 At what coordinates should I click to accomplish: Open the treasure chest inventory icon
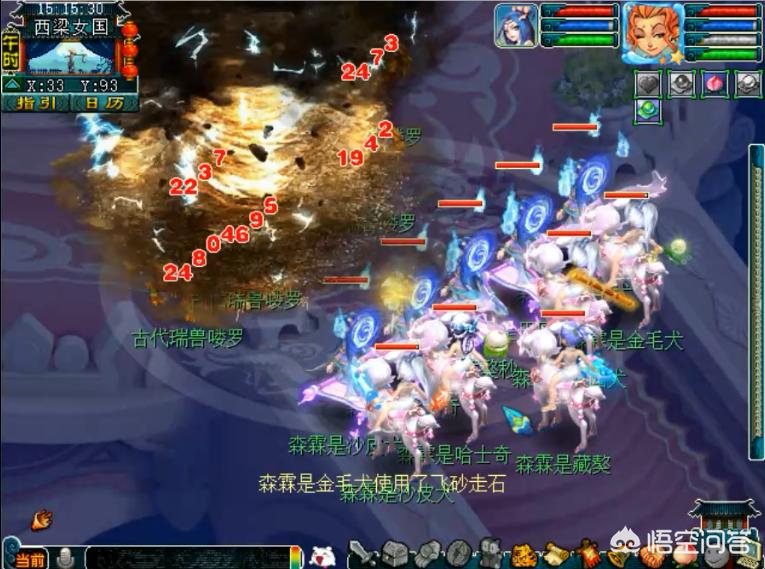click(396, 553)
